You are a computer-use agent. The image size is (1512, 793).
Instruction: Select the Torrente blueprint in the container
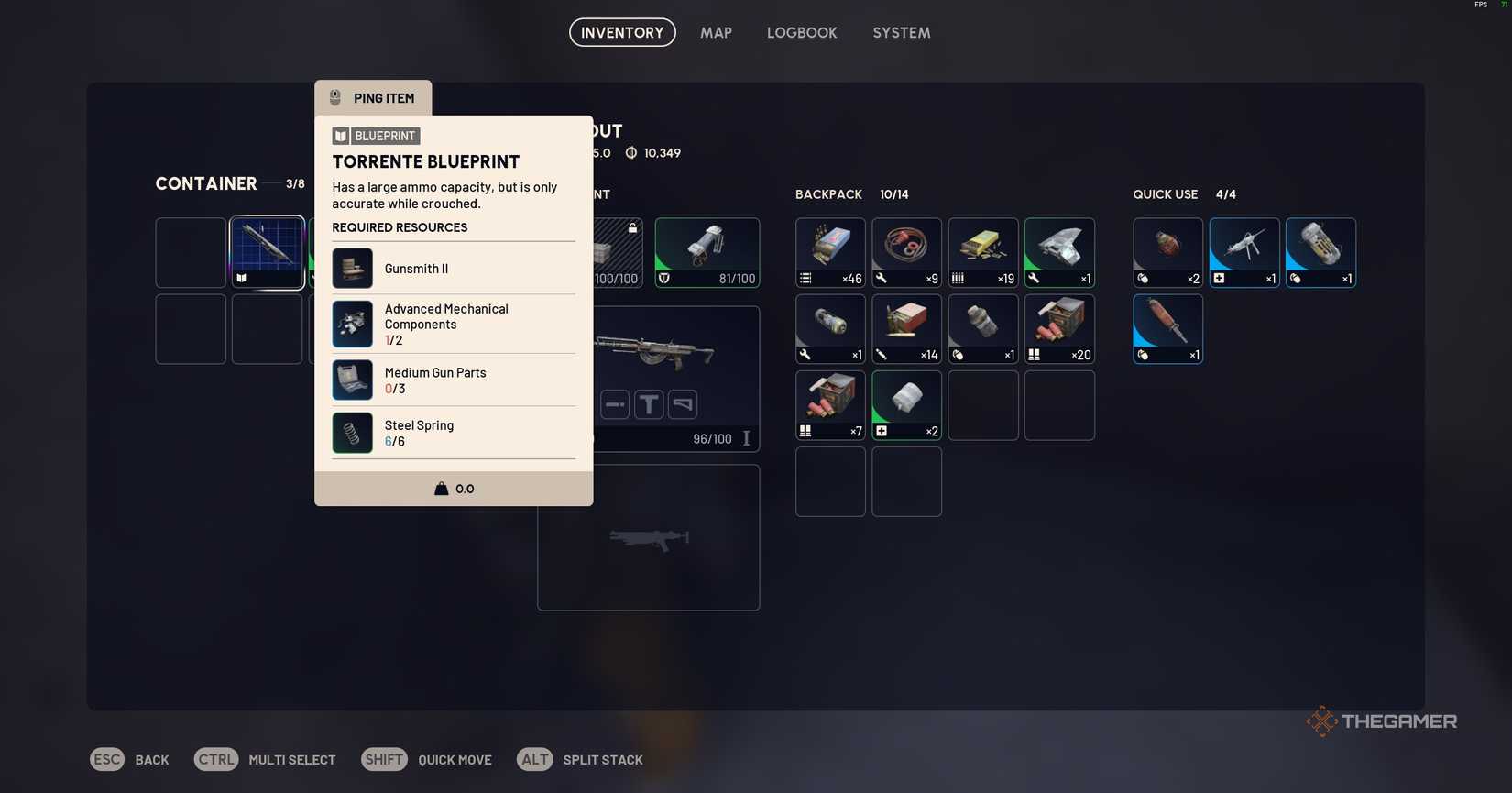(267, 251)
